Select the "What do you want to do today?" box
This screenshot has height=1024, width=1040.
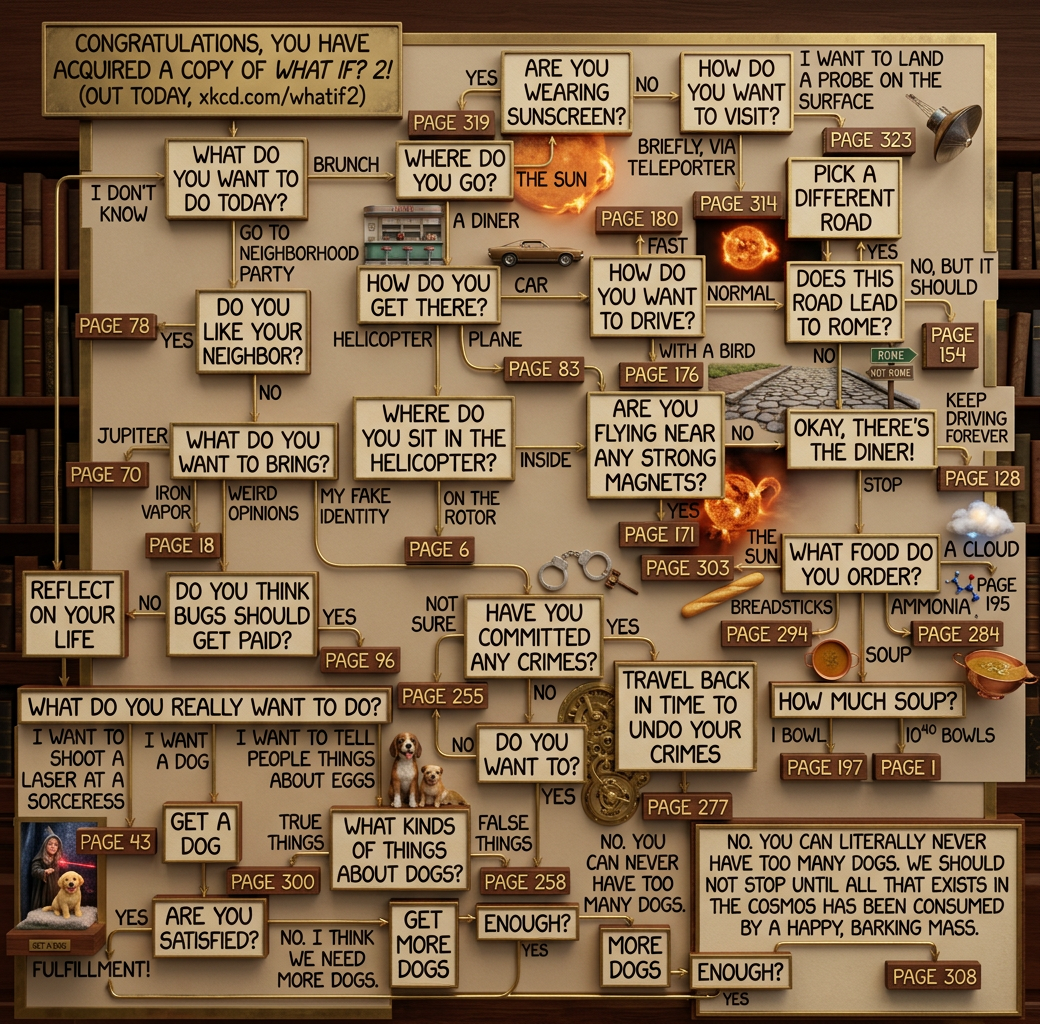236,178
